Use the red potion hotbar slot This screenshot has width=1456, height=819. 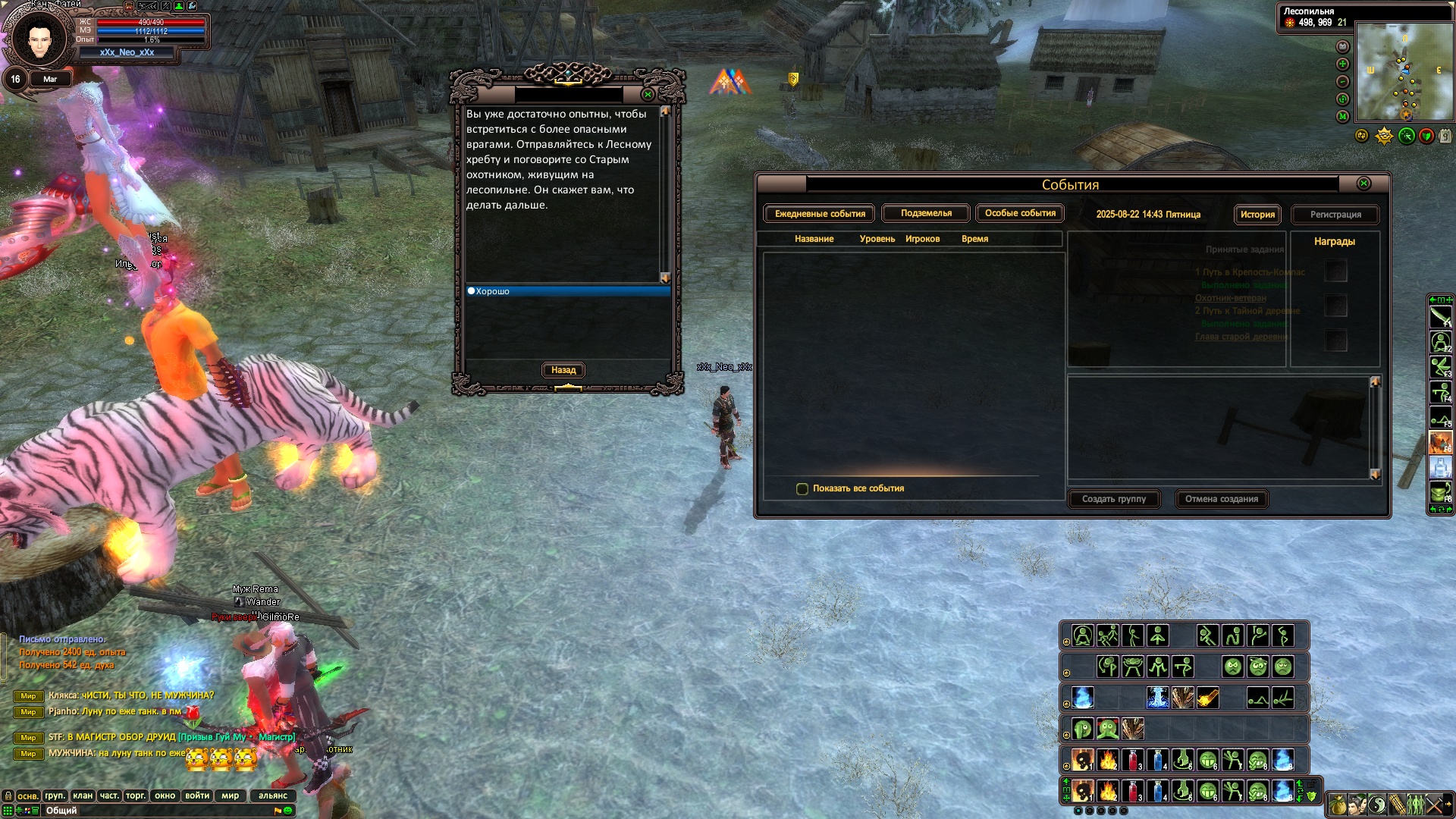[x=1132, y=759]
